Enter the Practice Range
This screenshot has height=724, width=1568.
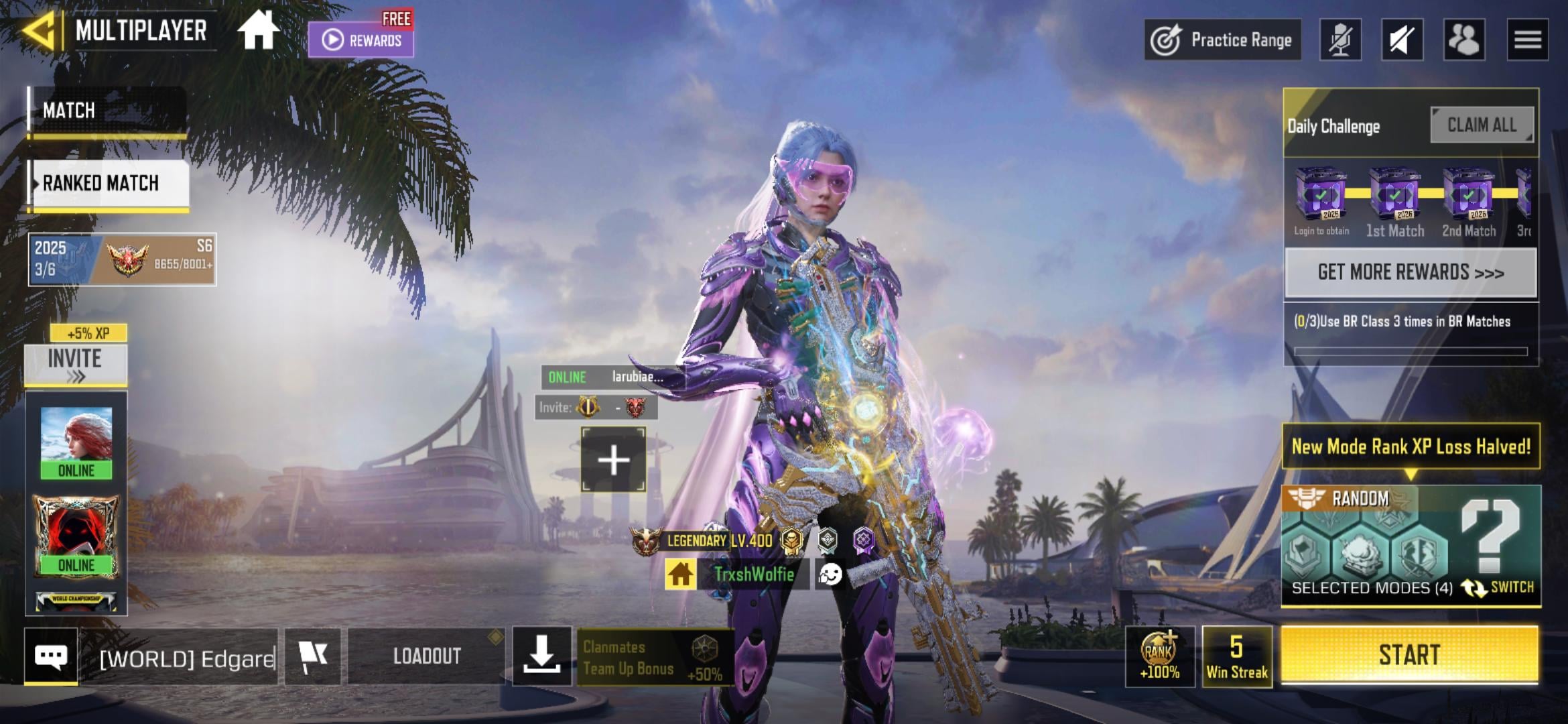pyautogui.click(x=1223, y=40)
